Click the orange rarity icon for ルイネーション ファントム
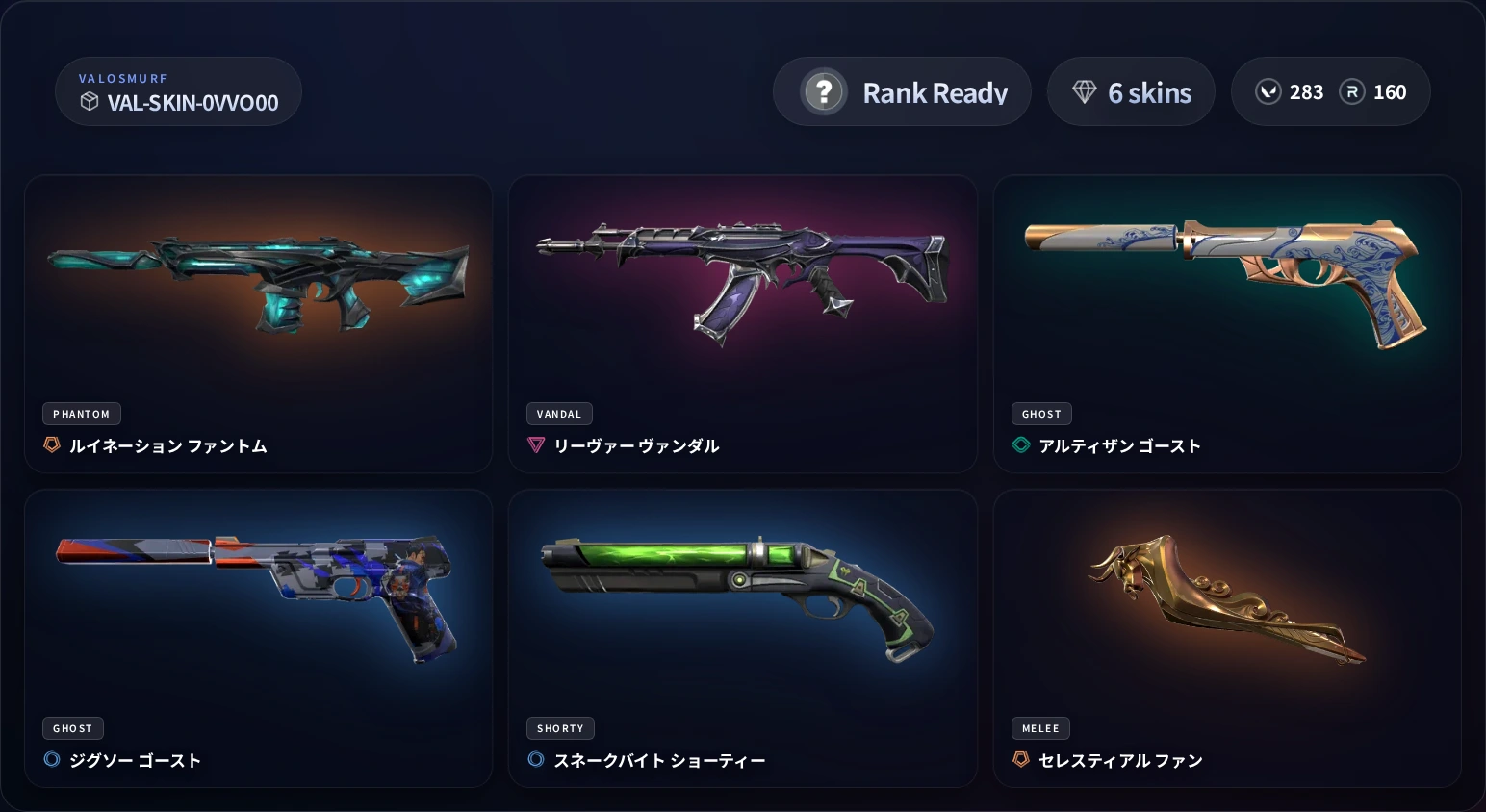Image resolution: width=1486 pixels, height=812 pixels. pos(52,444)
